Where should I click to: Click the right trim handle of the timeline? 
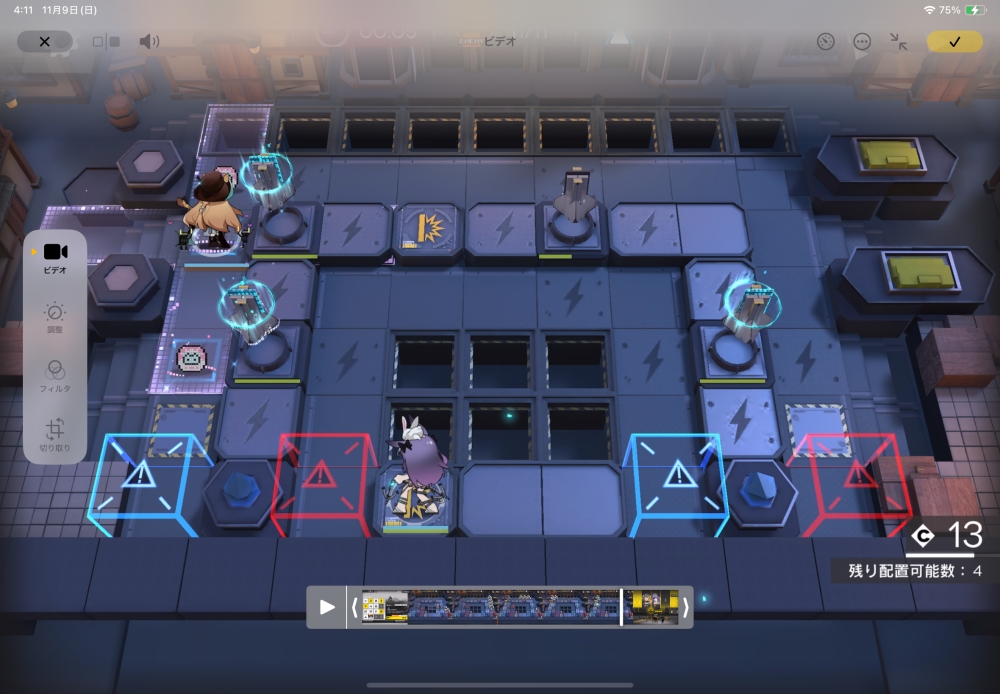click(x=685, y=607)
